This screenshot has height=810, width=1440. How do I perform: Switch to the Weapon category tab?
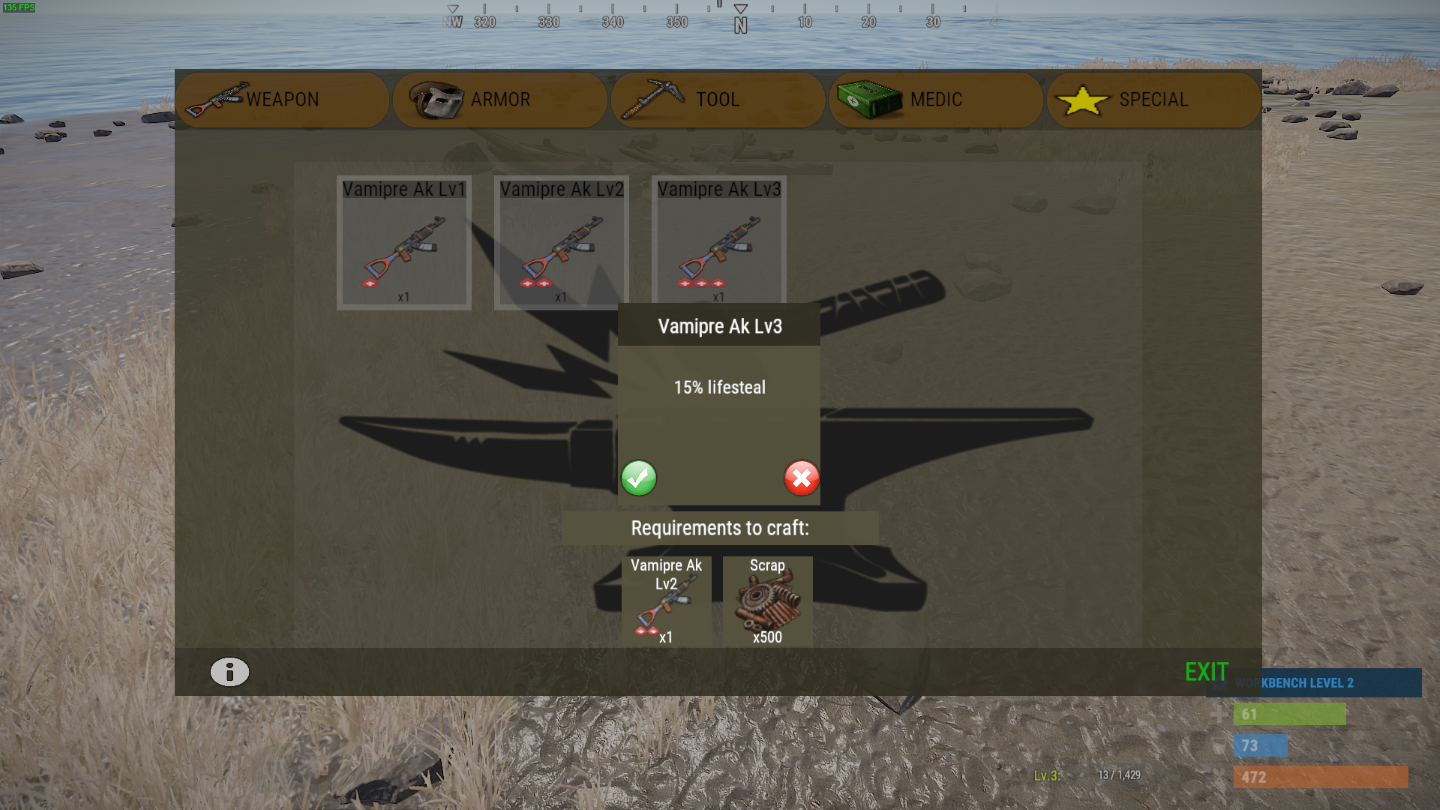point(282,100)
